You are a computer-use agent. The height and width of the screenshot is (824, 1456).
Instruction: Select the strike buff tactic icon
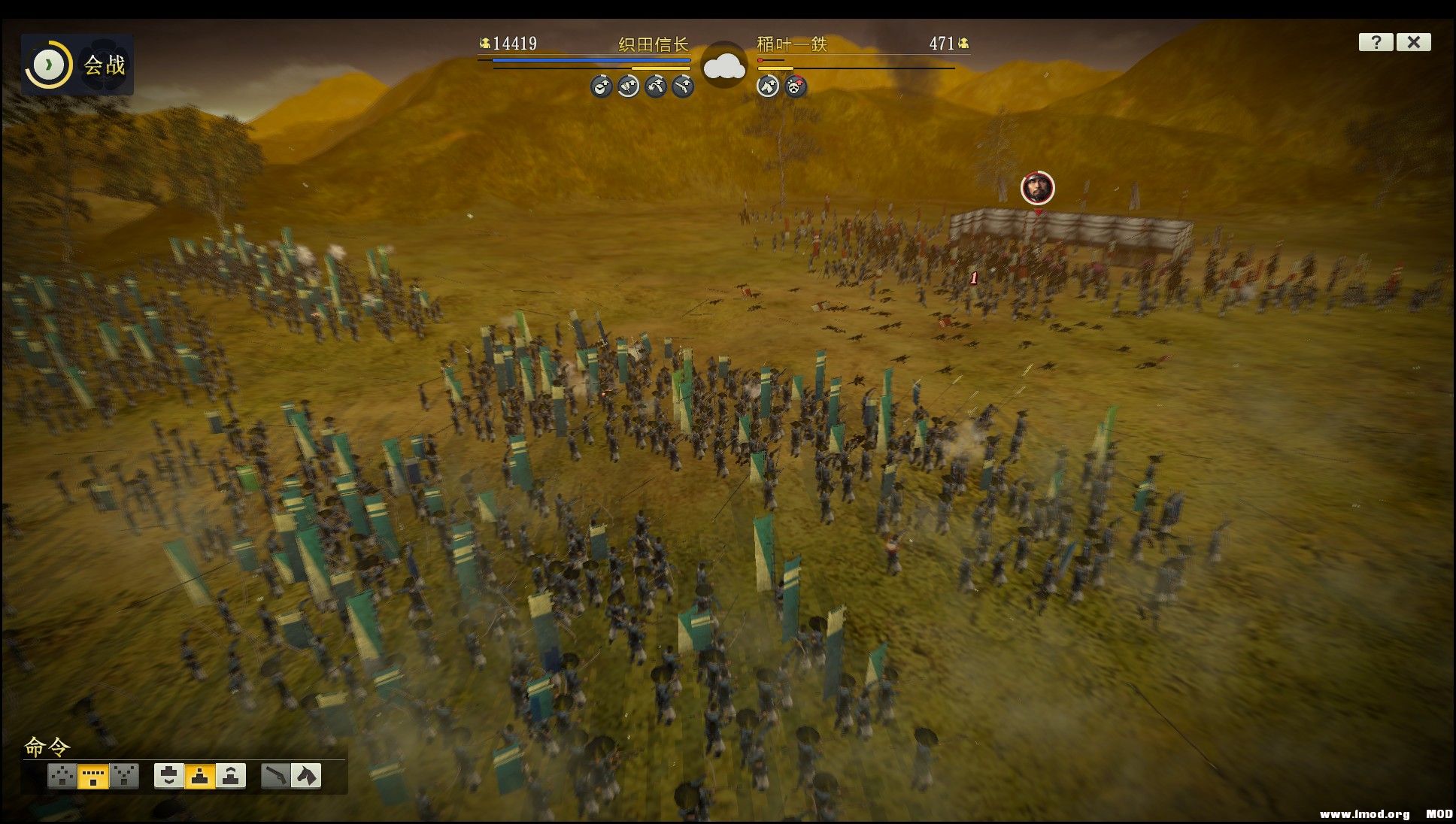[655, 86]
